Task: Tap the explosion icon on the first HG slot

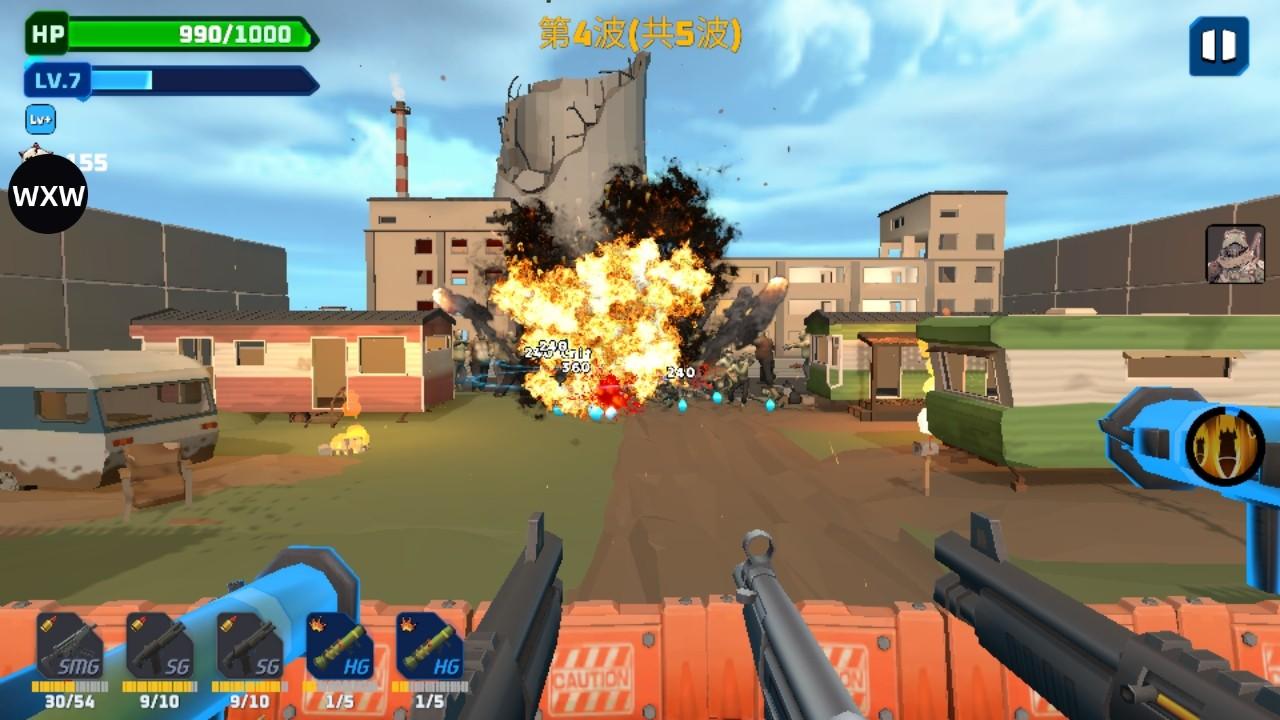Action: tap(318, 622)
